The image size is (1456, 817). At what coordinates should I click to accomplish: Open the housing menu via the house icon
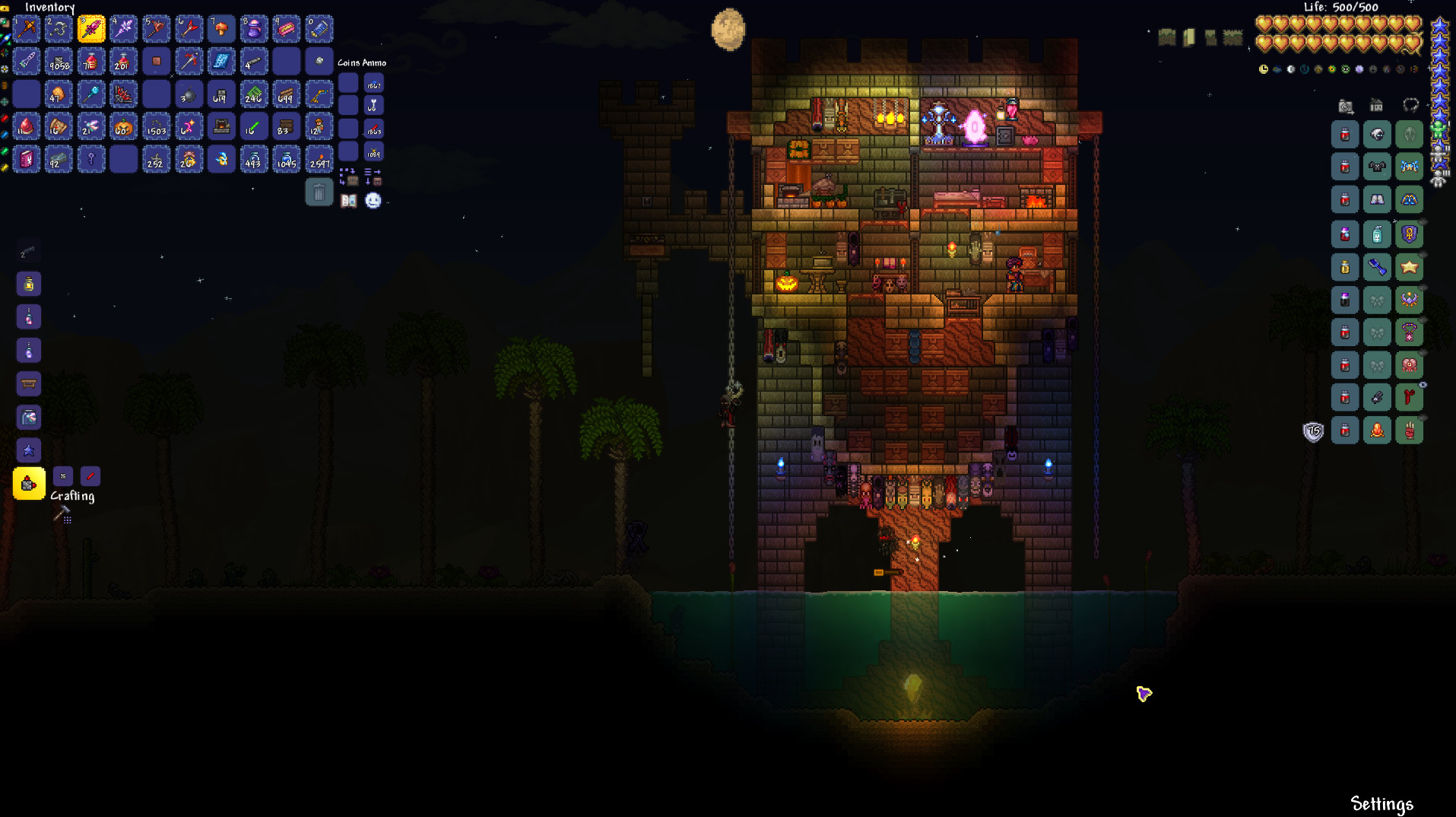pyautogui.click(x=1376, y=105)
